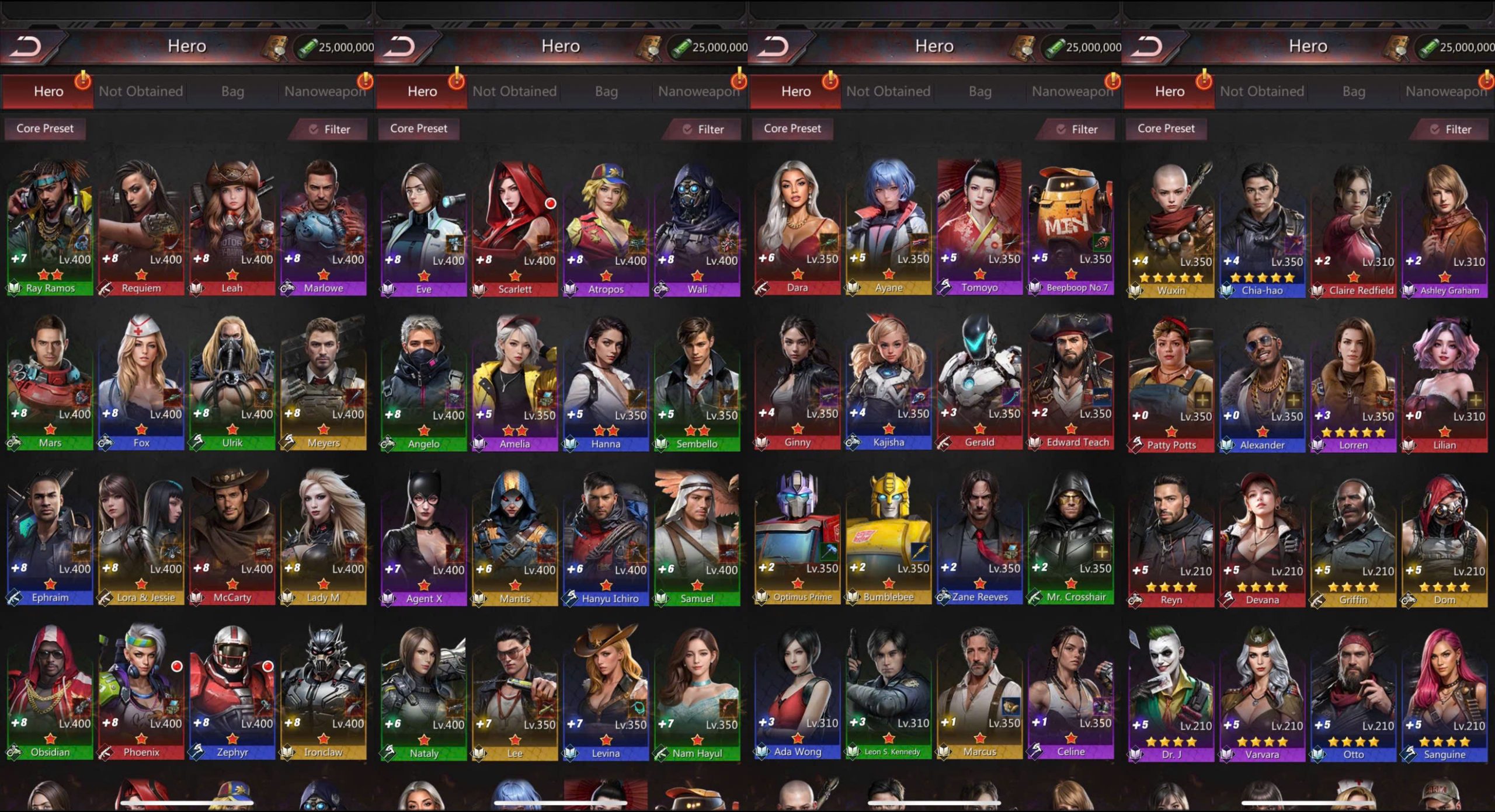Select the Edward Teach pirate card

[x=1070, y=382]
